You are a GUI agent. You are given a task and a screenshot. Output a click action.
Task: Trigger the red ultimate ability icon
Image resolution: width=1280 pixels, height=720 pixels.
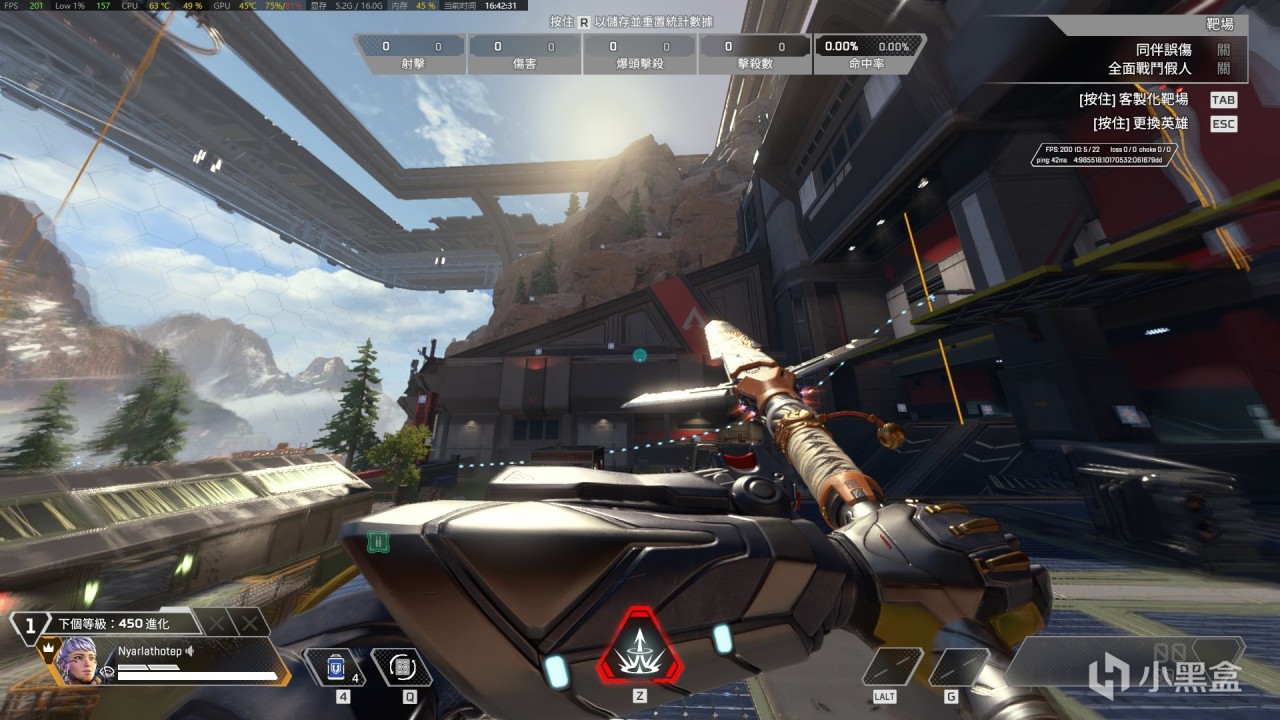(639, 644)
